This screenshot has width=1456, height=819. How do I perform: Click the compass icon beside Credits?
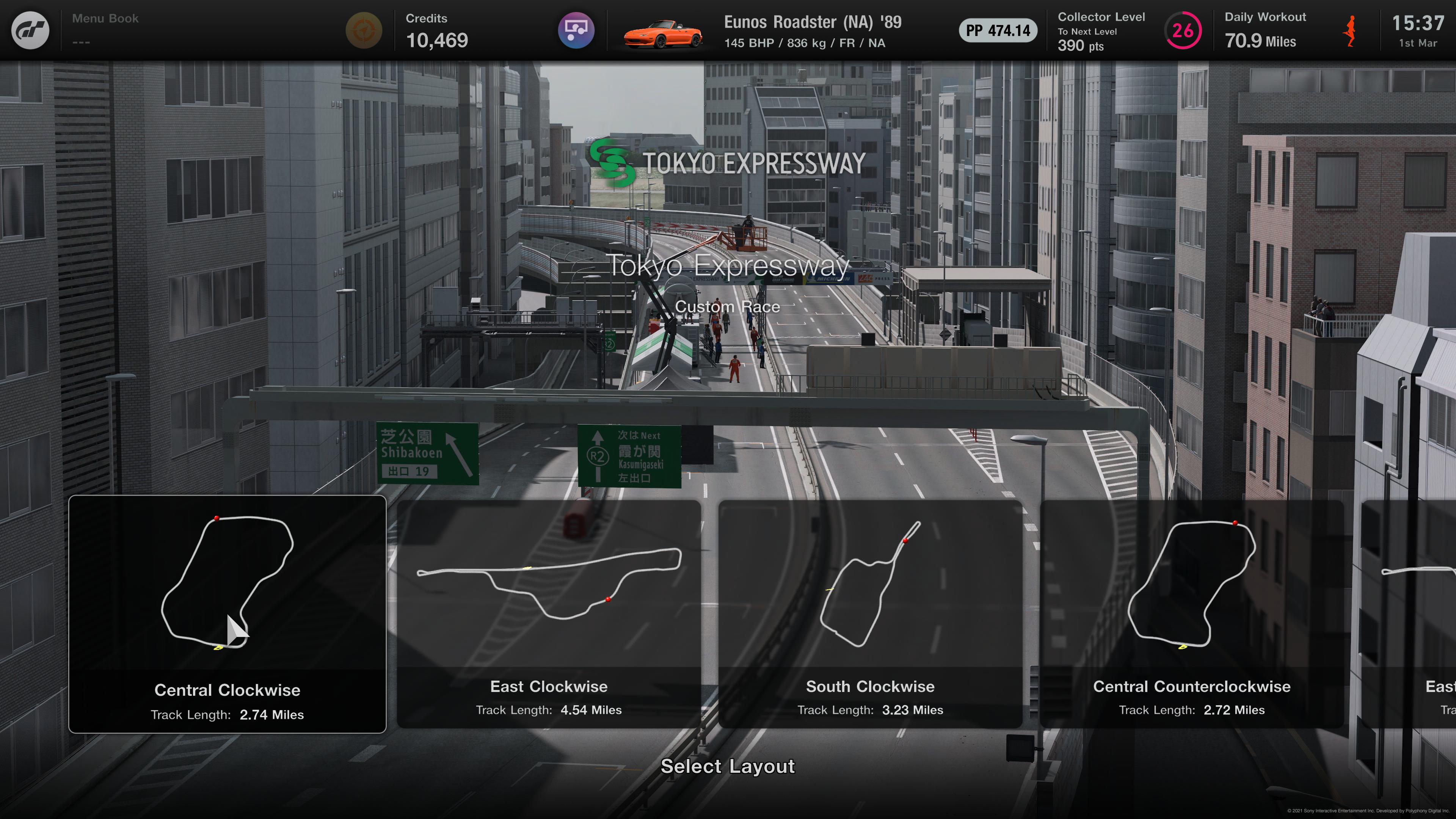(364, 30)
